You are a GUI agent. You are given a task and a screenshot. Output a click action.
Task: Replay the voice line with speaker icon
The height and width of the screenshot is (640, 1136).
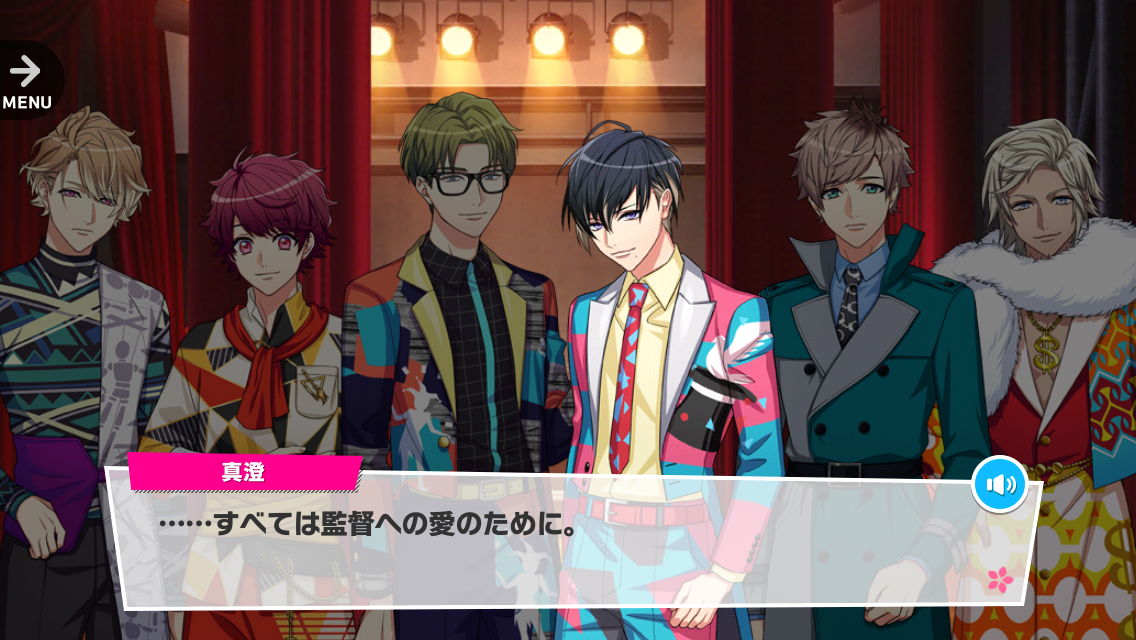point(999,485)
